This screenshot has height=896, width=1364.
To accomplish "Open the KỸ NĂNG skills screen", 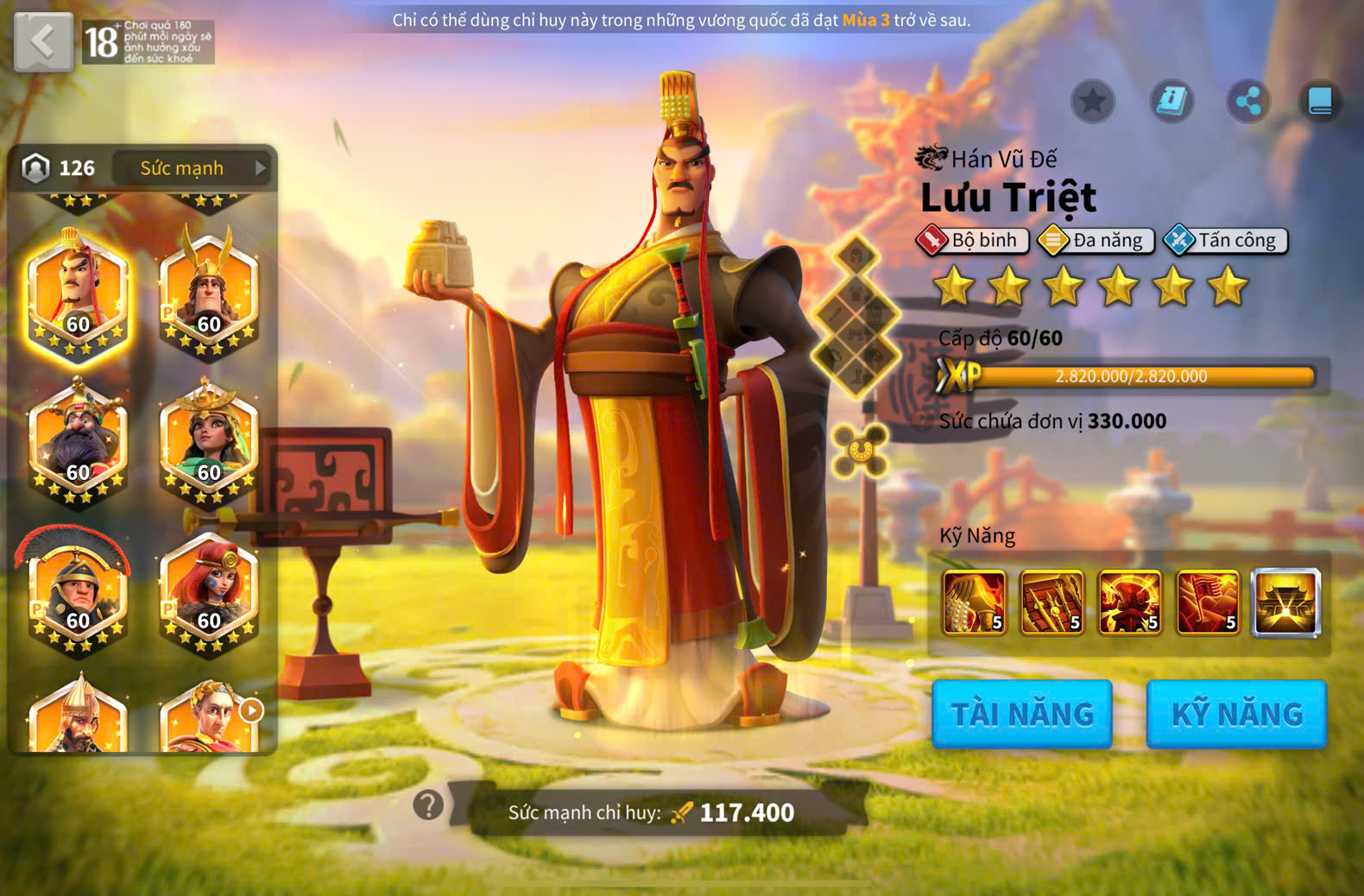I will [1236, 714].
